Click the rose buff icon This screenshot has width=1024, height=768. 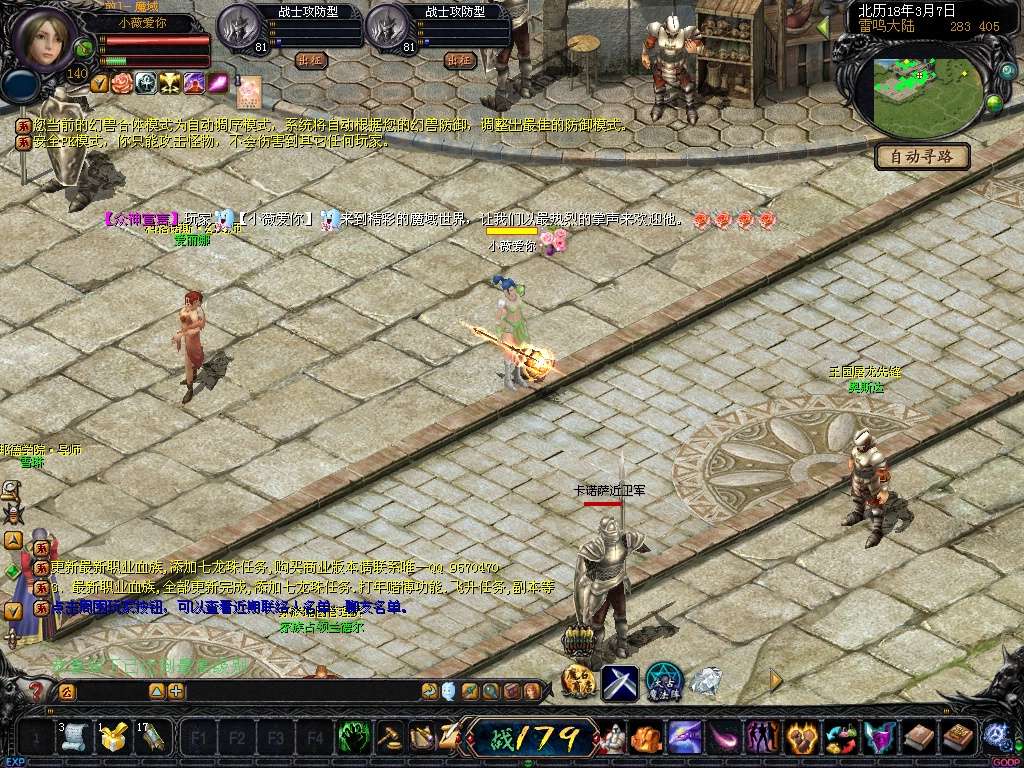122,83
